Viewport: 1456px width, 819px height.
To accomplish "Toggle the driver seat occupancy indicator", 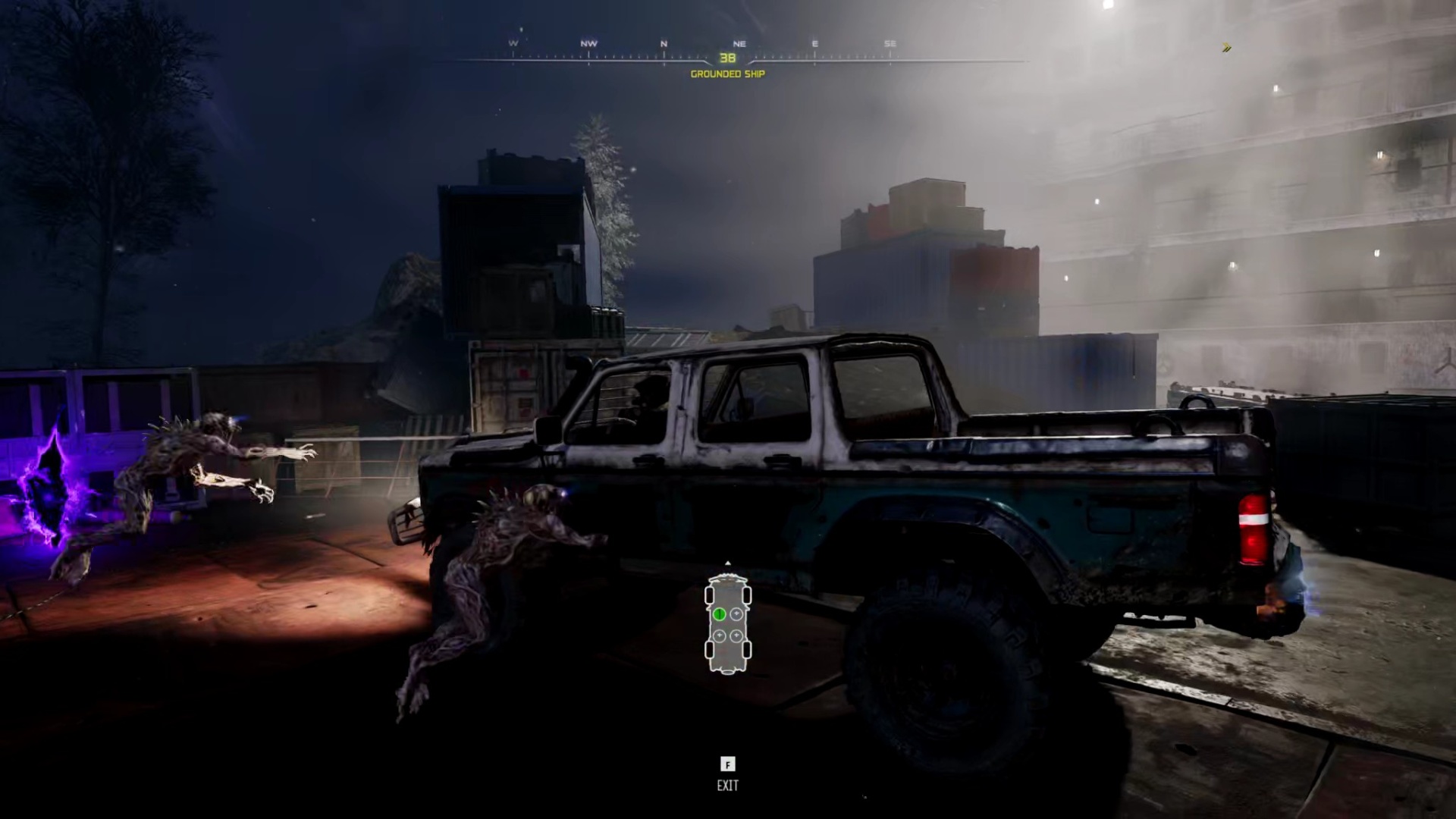I will (720, 614).
